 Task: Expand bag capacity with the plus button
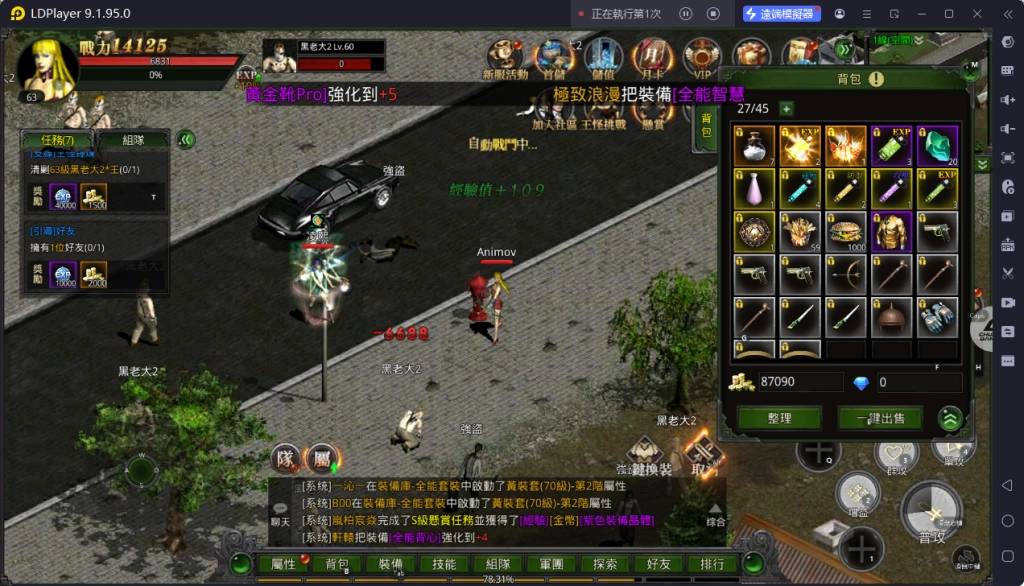point(786,109)
